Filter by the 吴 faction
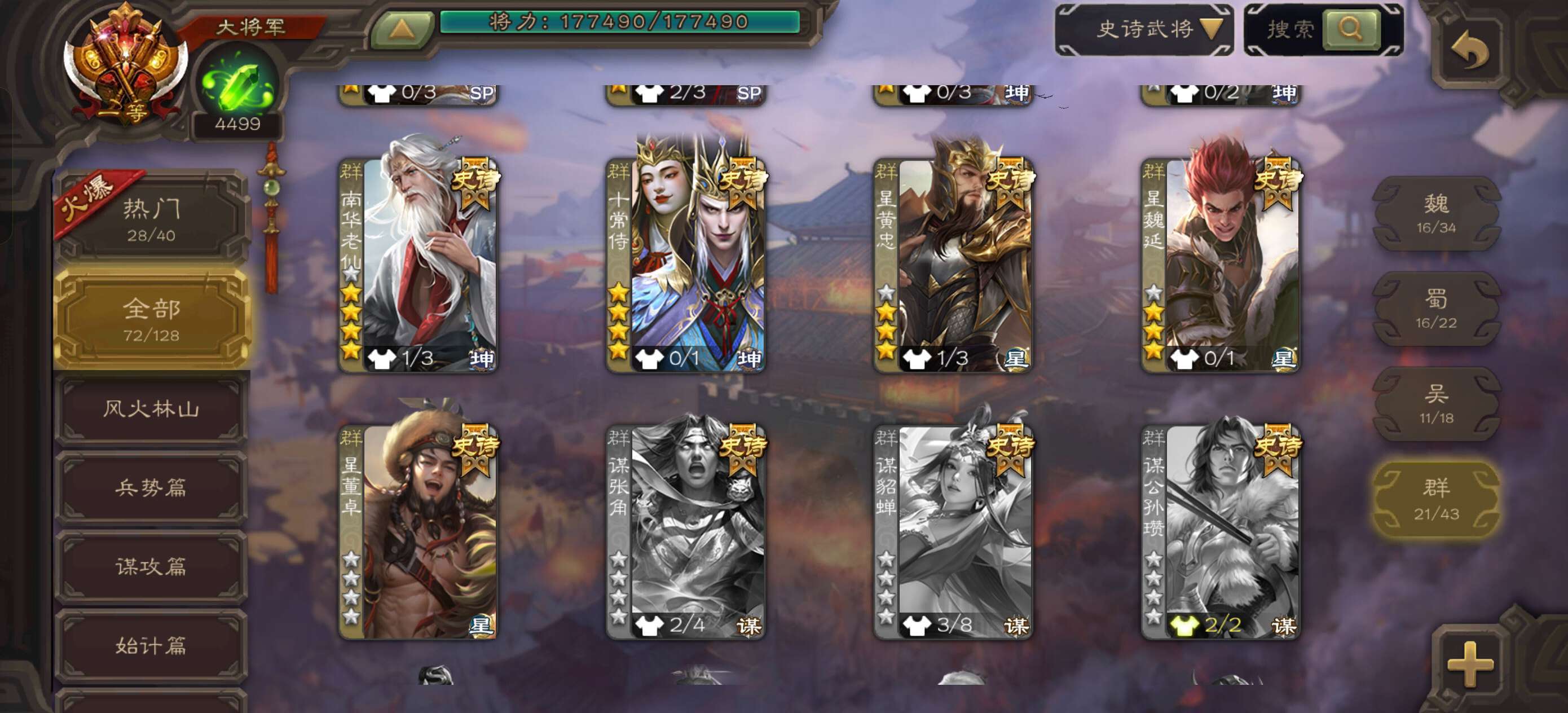 tap(1436, 404)
